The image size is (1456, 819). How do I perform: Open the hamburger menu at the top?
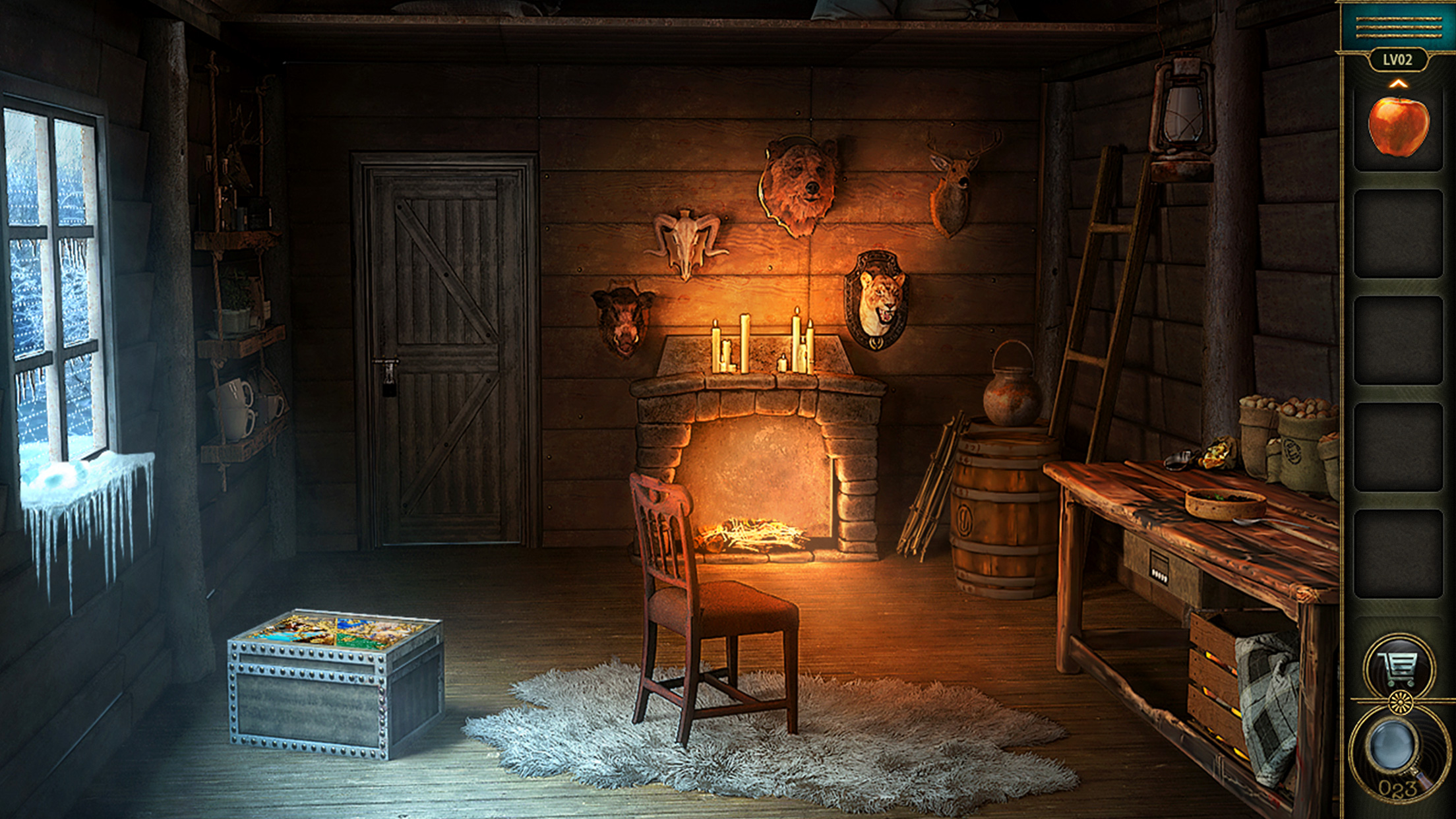1397,26
